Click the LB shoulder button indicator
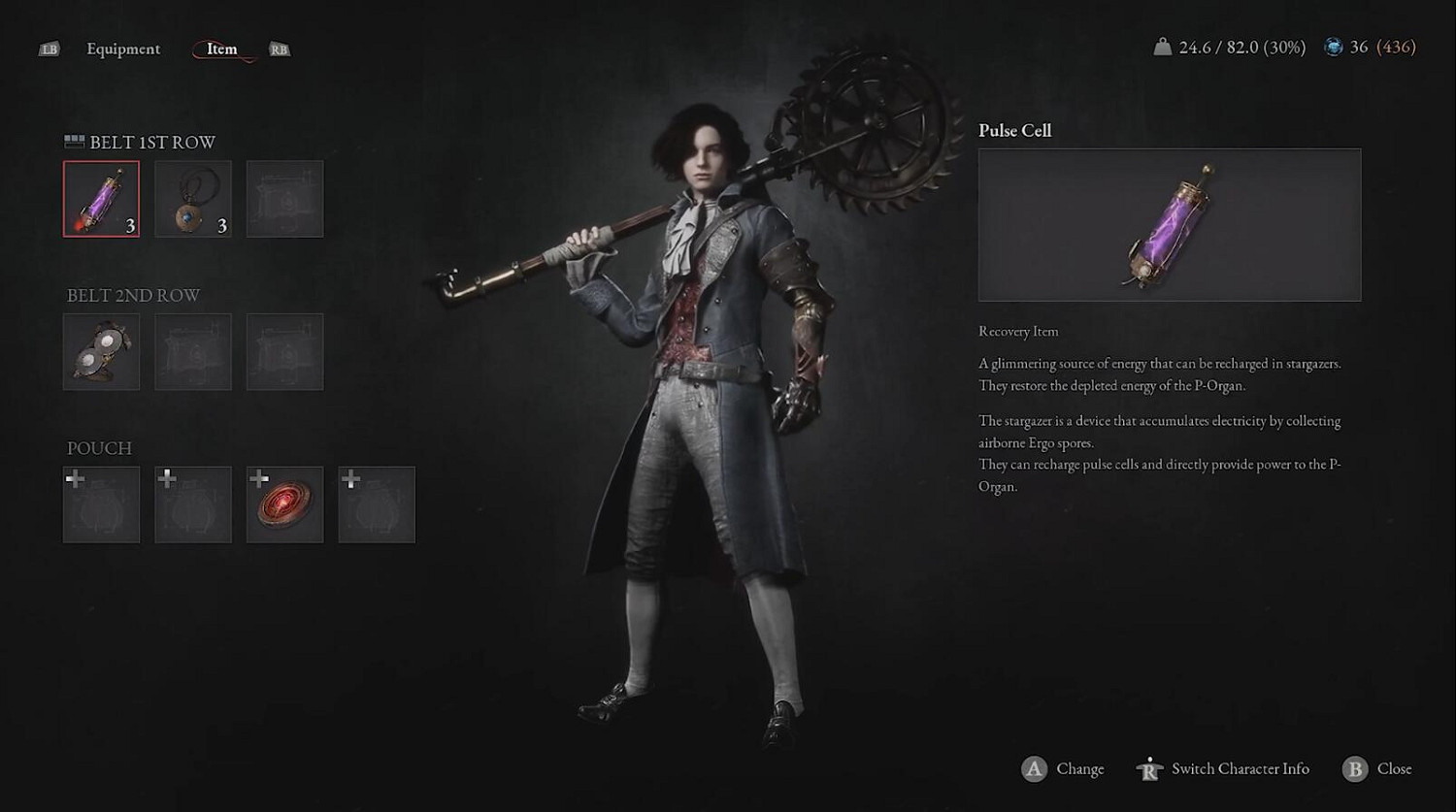The image size is (1456, 812). [50, 49]
